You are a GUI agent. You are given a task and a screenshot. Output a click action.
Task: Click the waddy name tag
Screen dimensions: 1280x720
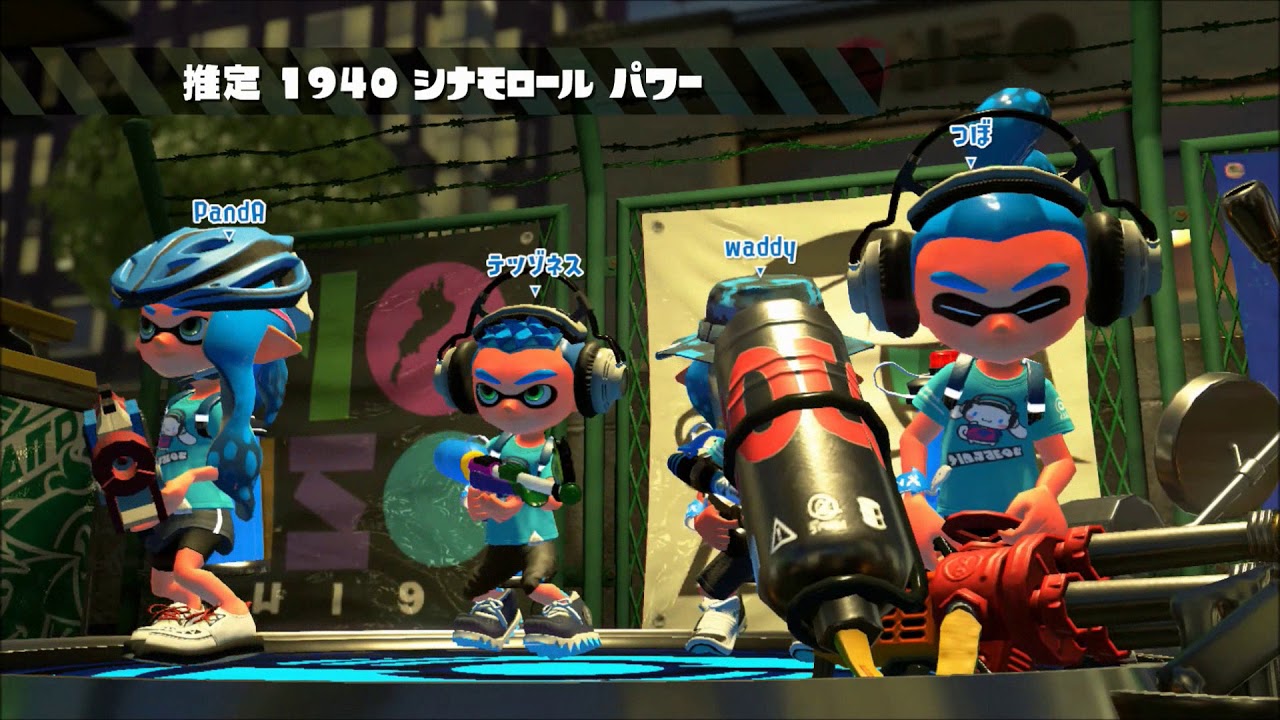coord(760,249)
